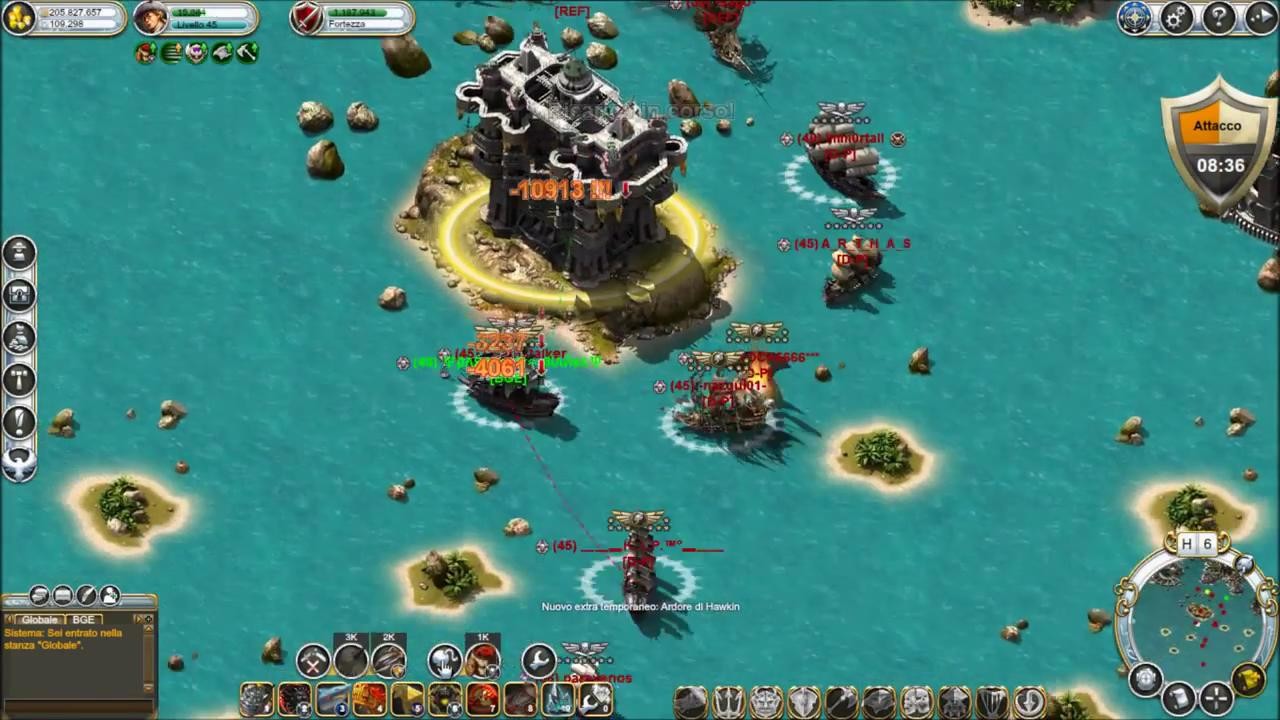Viewport: 1280px width, 720px height.
Task: Select the trident icon in bottom bar
Action: pos(728,701)
